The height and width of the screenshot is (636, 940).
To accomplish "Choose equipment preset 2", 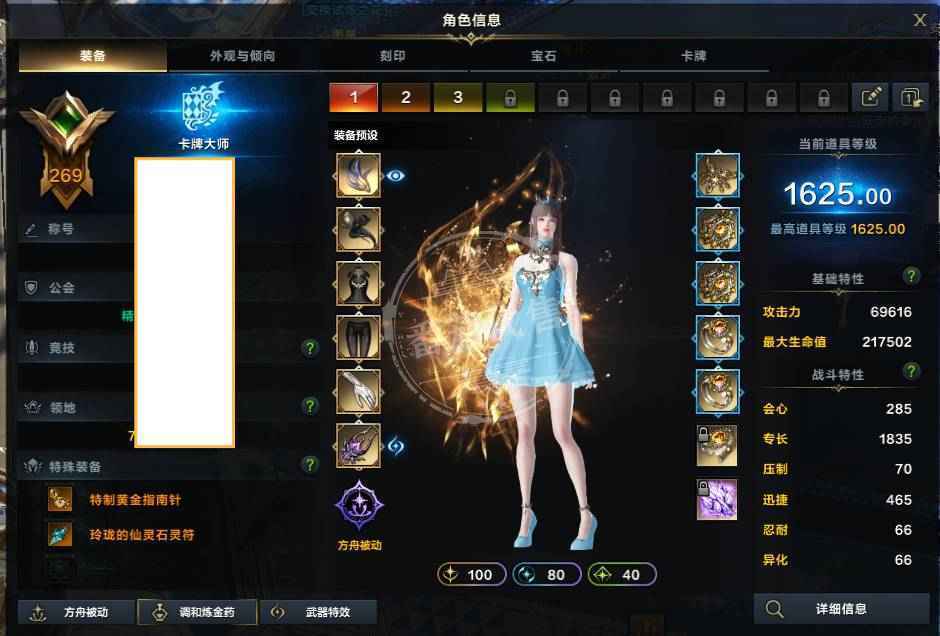I will coord(406,97).
